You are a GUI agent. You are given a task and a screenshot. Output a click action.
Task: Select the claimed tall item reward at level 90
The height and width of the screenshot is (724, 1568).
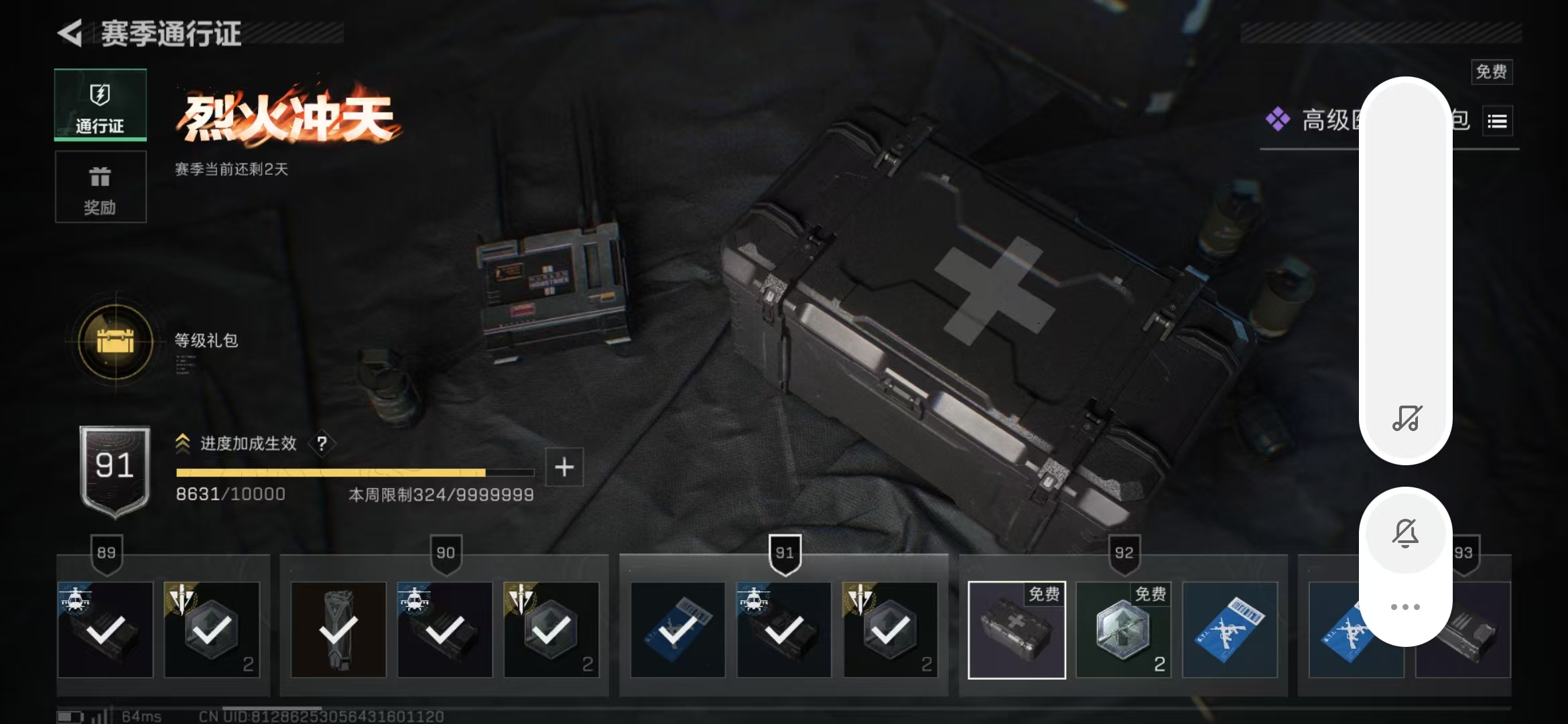pos(338,630)
